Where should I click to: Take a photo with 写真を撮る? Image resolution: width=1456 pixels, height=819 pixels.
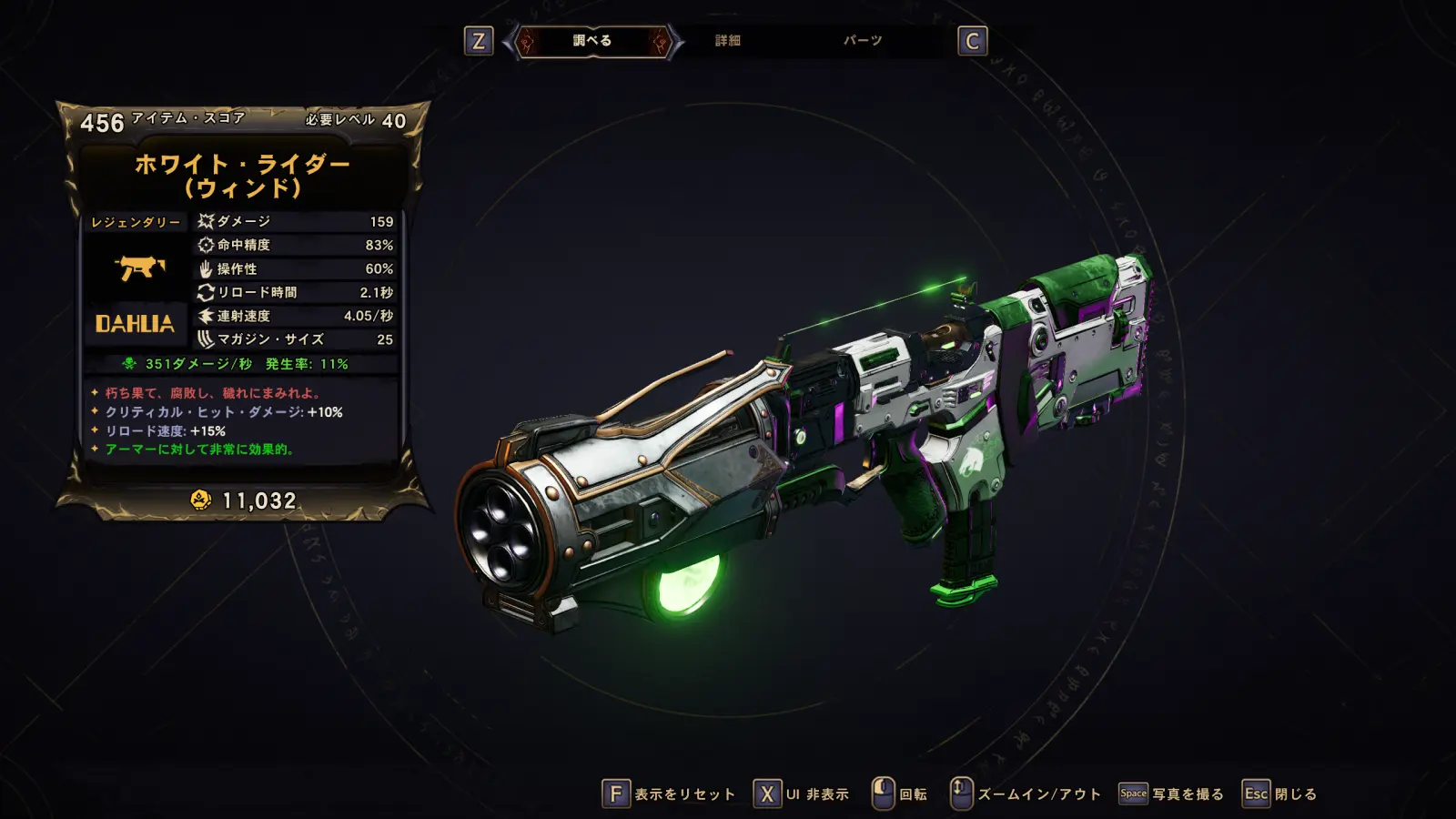click(x=1171, y=794)
